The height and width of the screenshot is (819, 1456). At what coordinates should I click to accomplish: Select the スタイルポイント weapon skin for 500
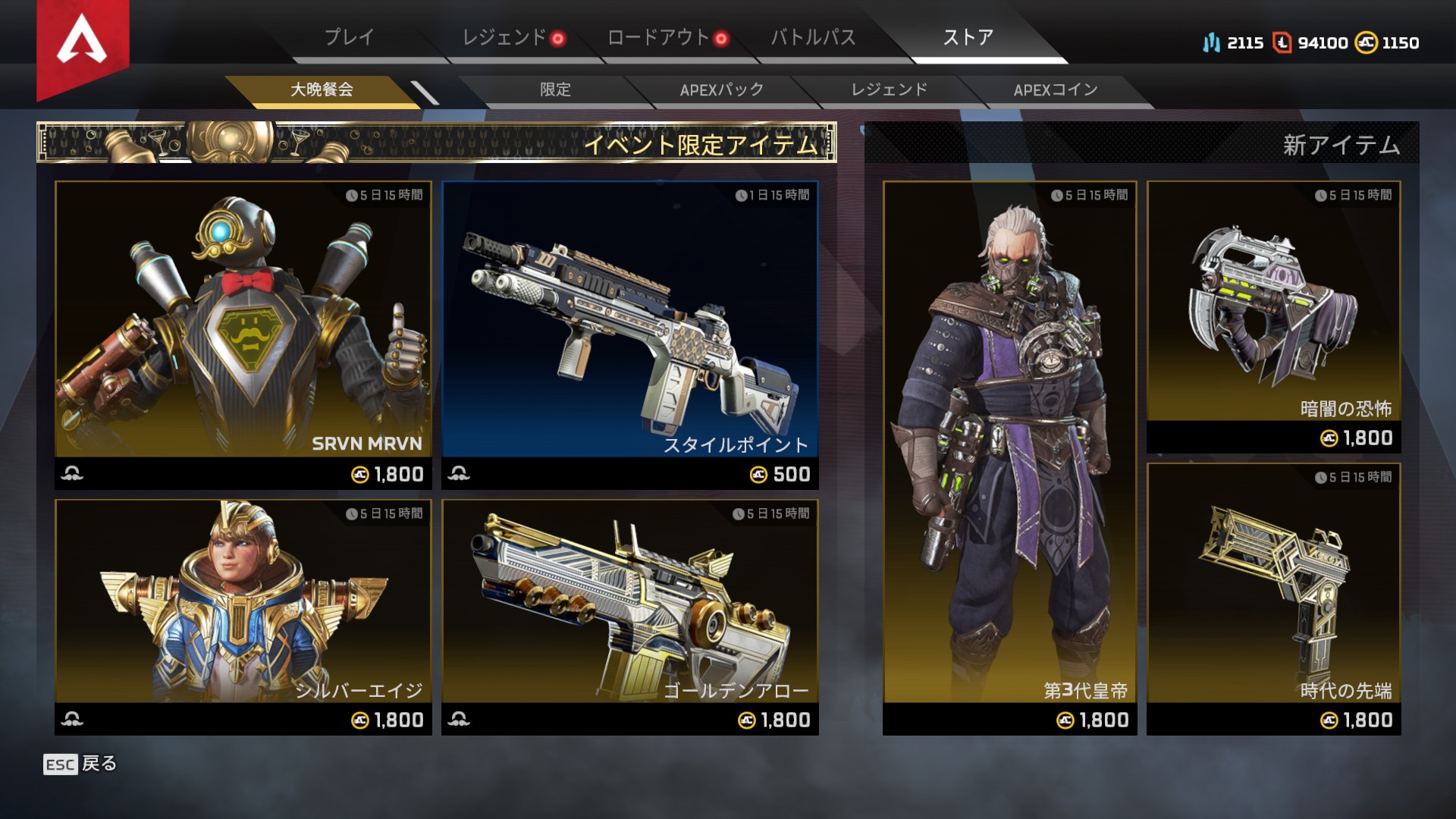click(629, 334)
